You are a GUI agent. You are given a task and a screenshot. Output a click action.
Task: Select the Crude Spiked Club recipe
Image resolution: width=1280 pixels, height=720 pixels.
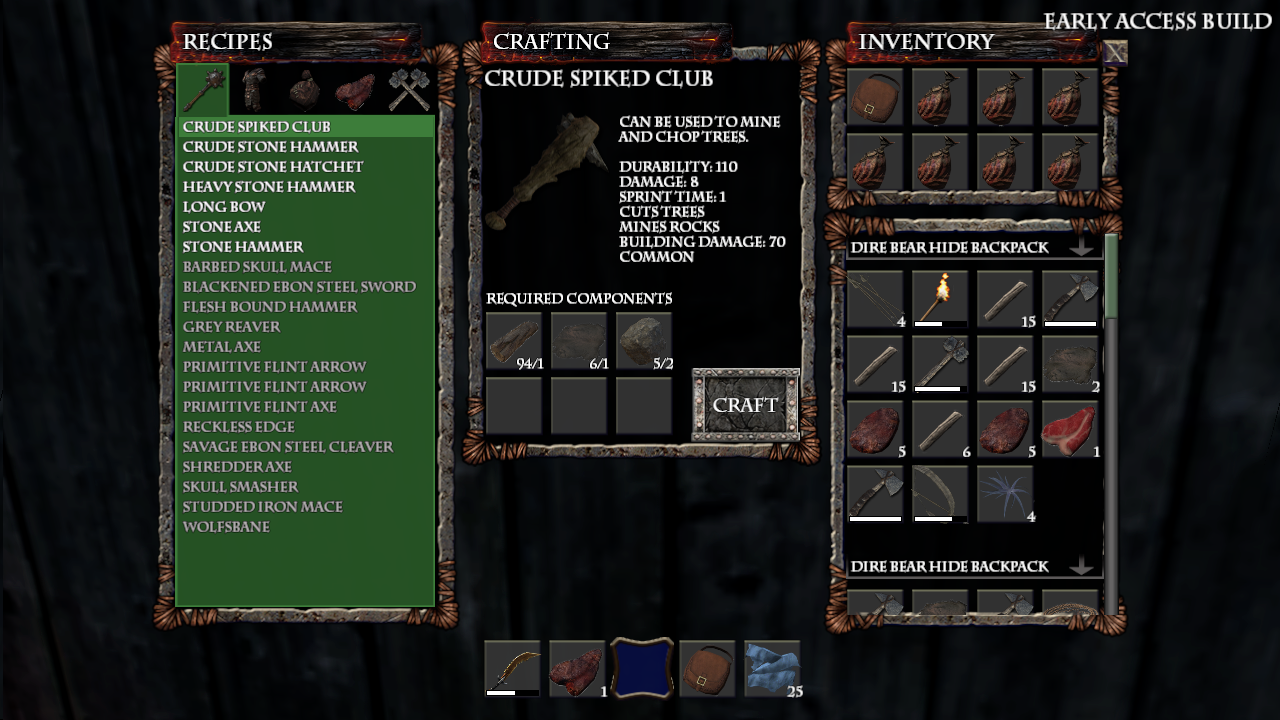tap(260, 126)
